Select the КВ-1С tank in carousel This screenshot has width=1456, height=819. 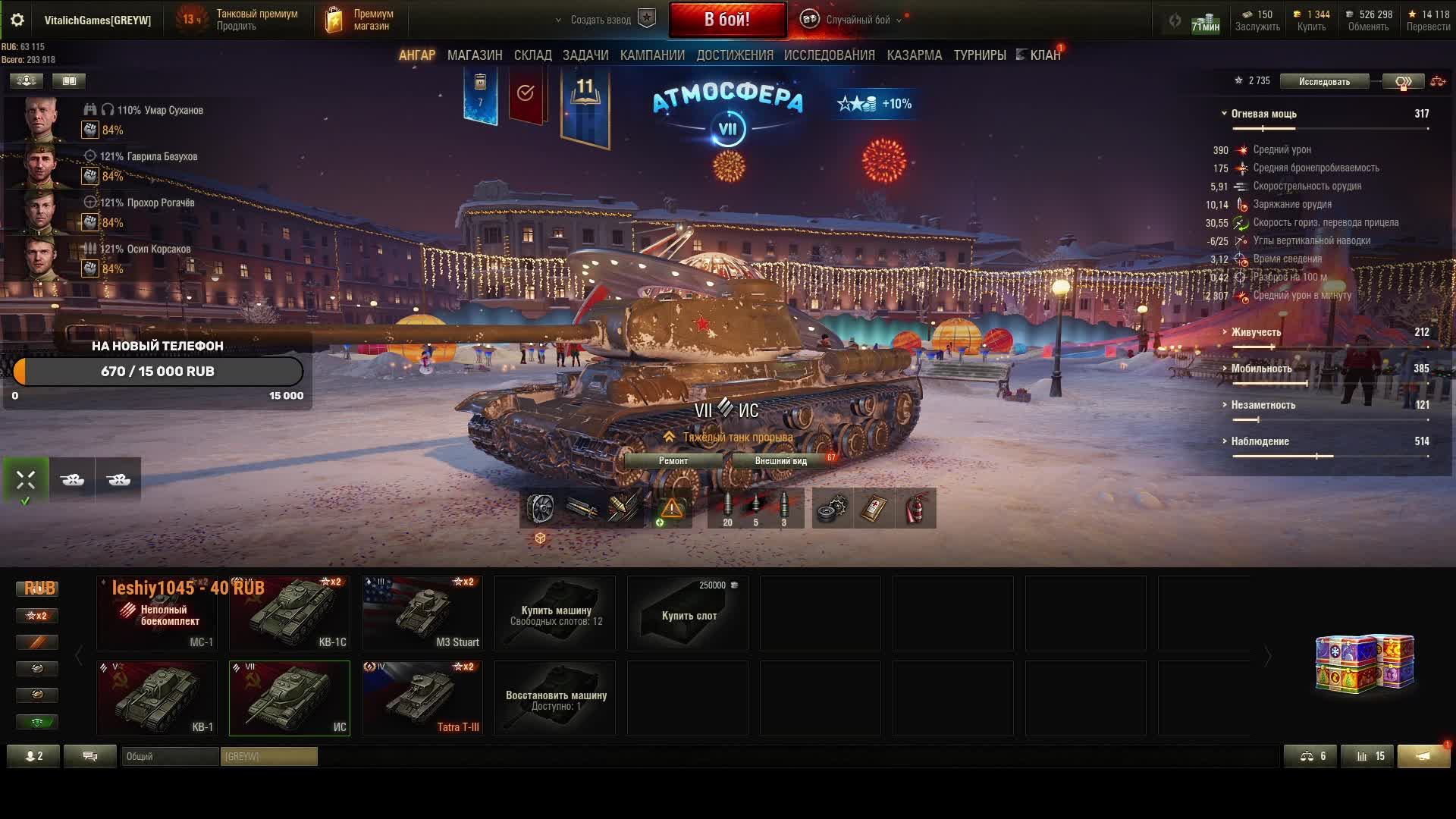tap(290, 613)
